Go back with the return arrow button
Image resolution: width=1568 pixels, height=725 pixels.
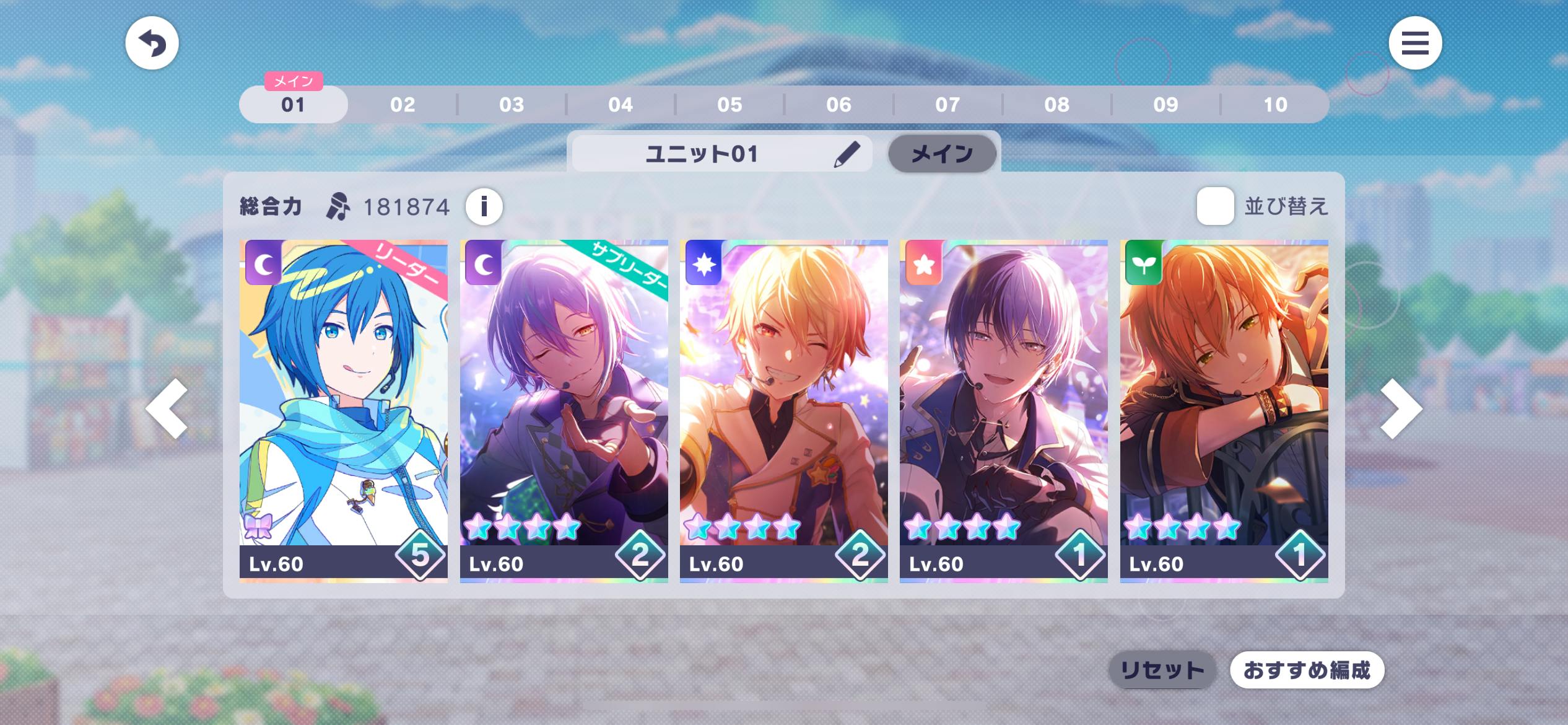(152, 43)
